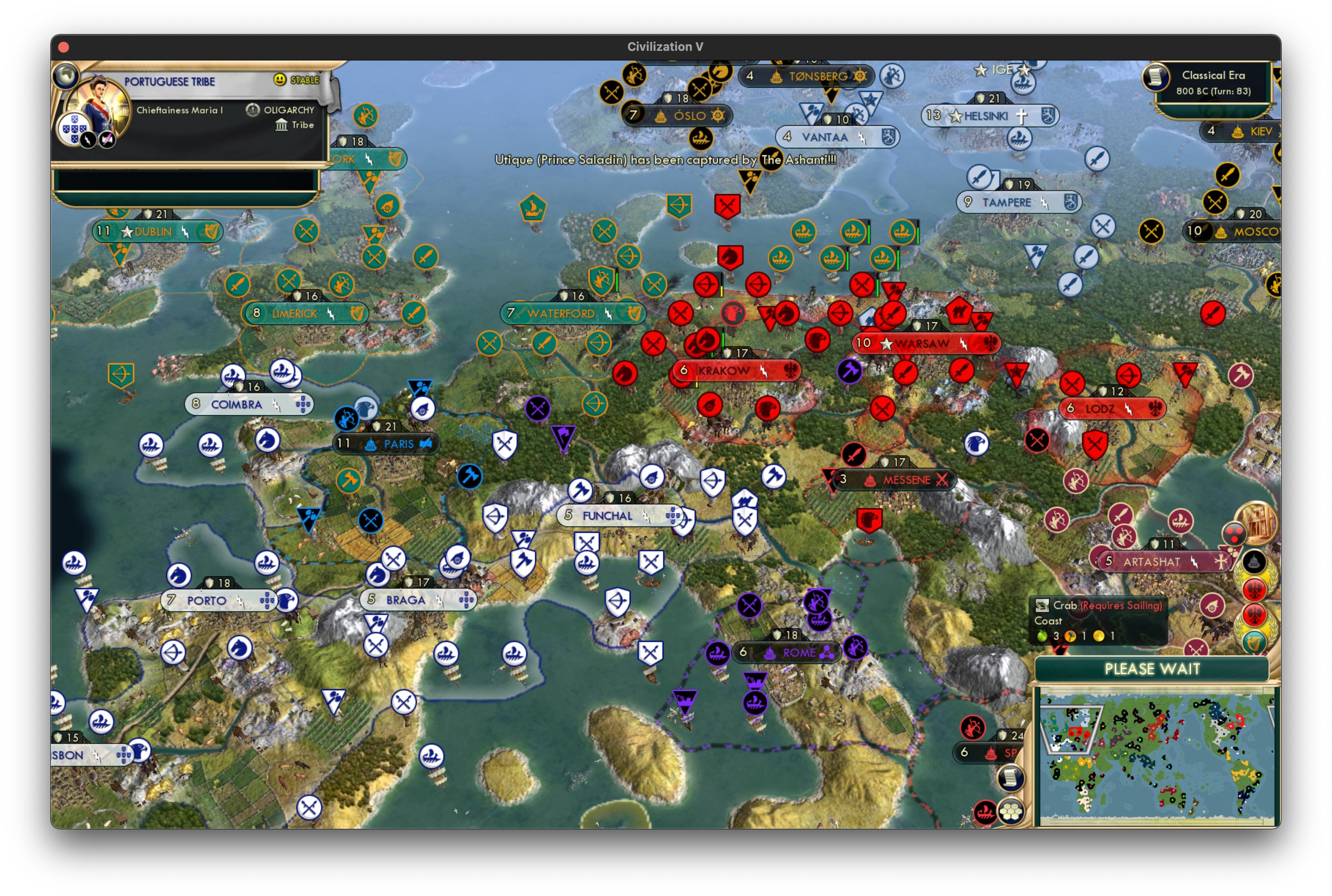Click the PLEASE WAIT banner
This screenshot has height=896, width=1332.
[x=1153, y=670]
